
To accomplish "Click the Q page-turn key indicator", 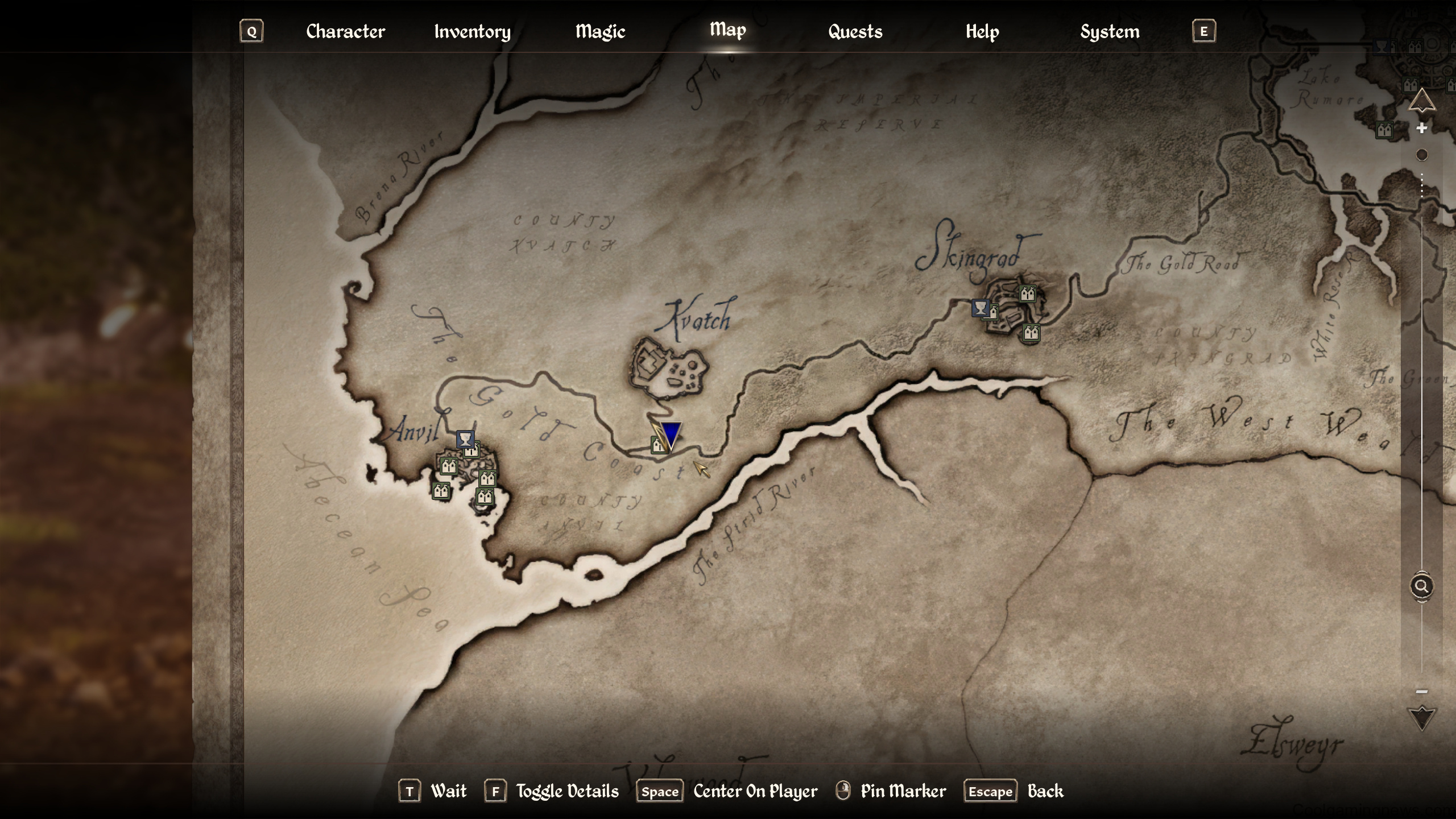I will 251,32.
